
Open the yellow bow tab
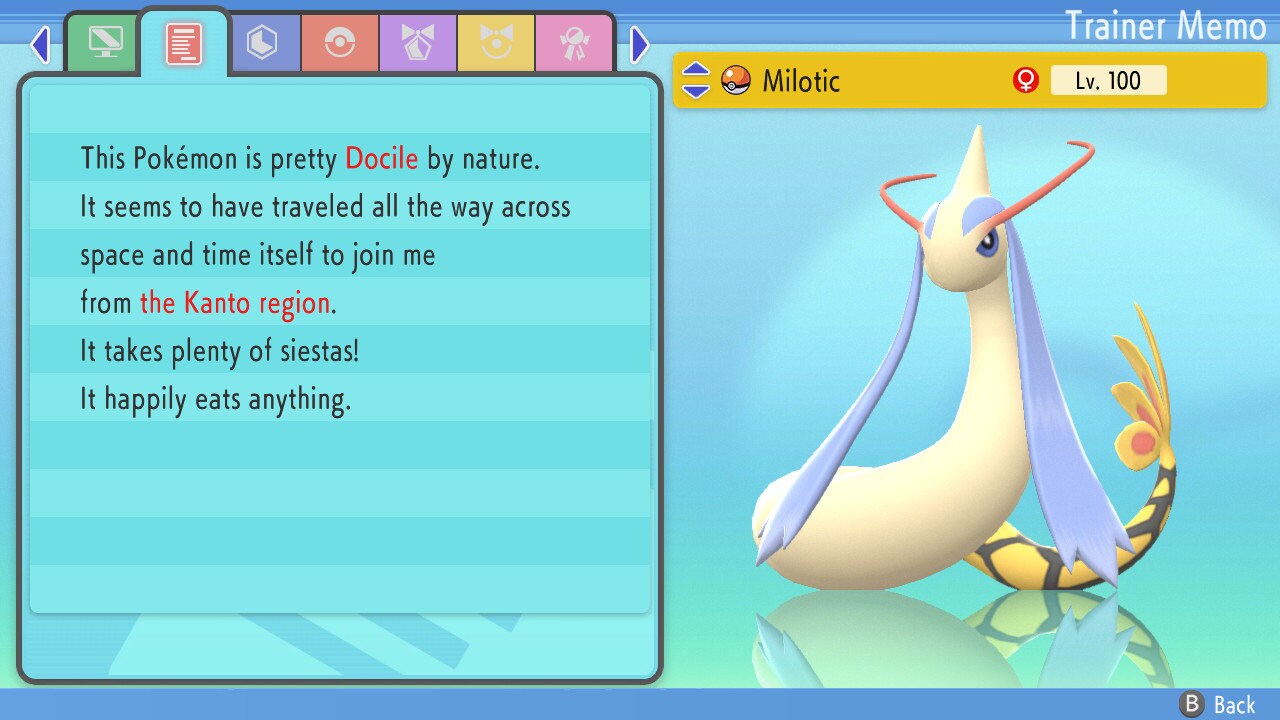tap(496, 43)
